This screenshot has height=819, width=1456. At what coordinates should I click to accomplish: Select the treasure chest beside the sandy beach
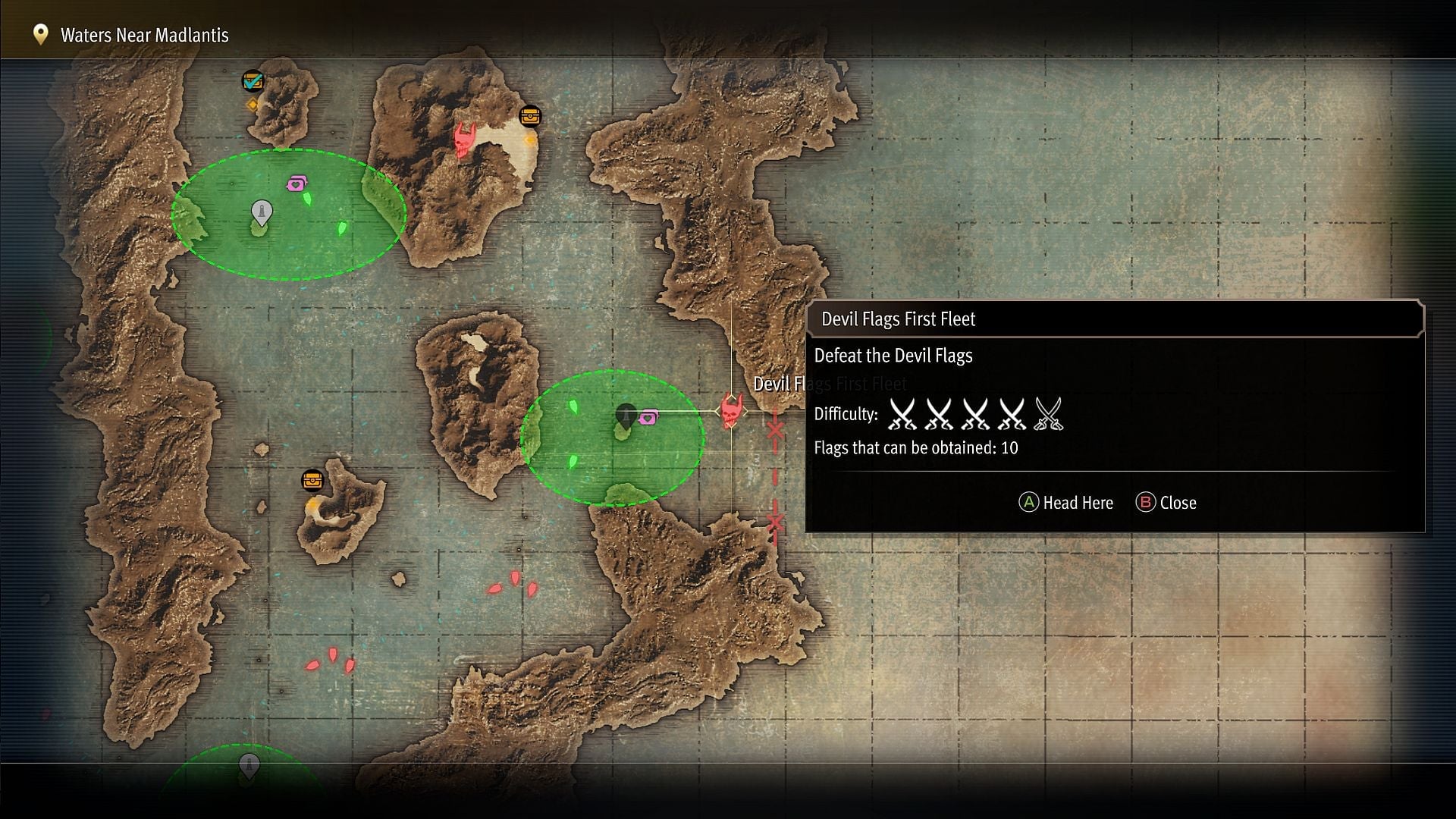coord(530,117)
